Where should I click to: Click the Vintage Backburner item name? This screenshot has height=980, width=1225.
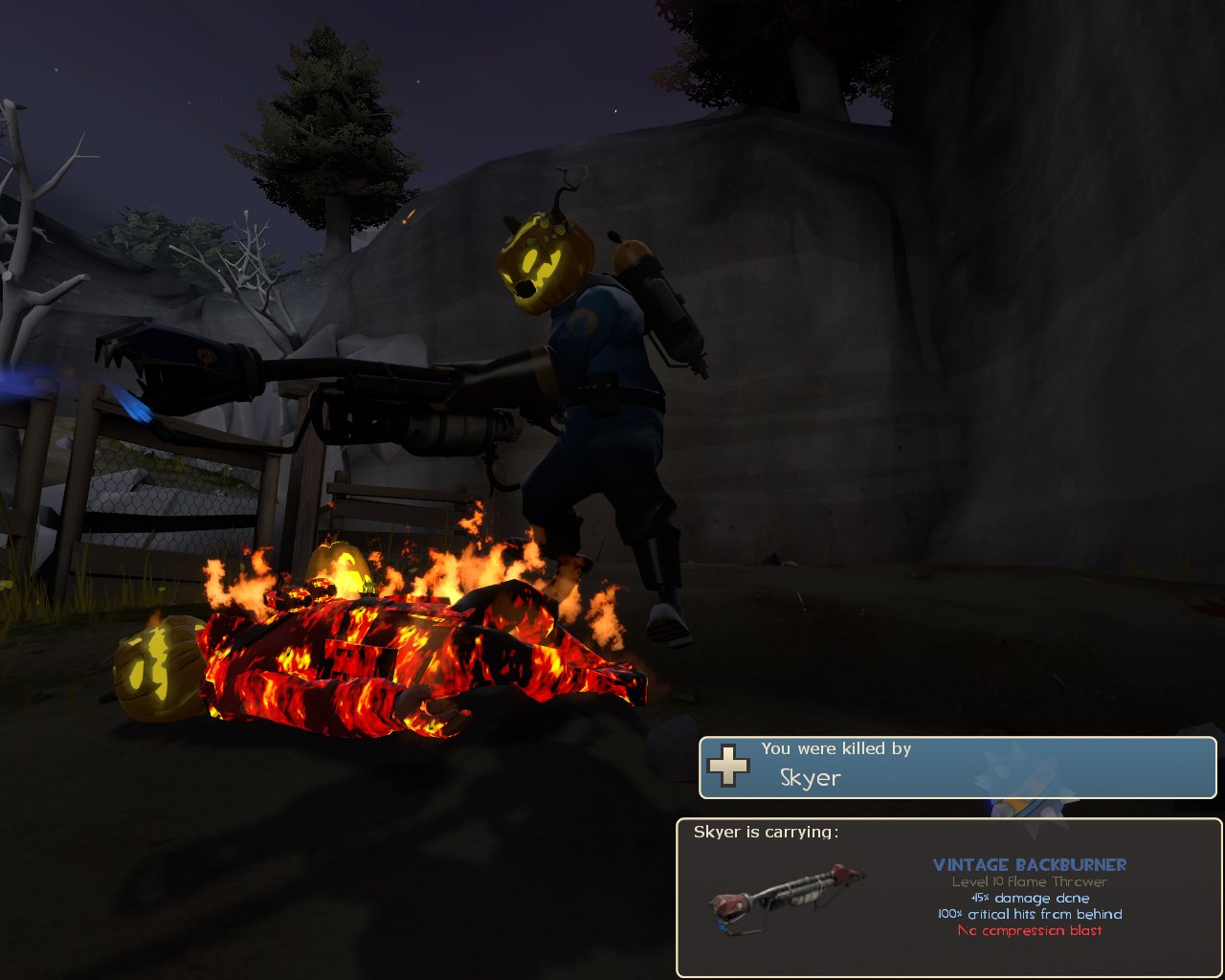pos(1030,865)
